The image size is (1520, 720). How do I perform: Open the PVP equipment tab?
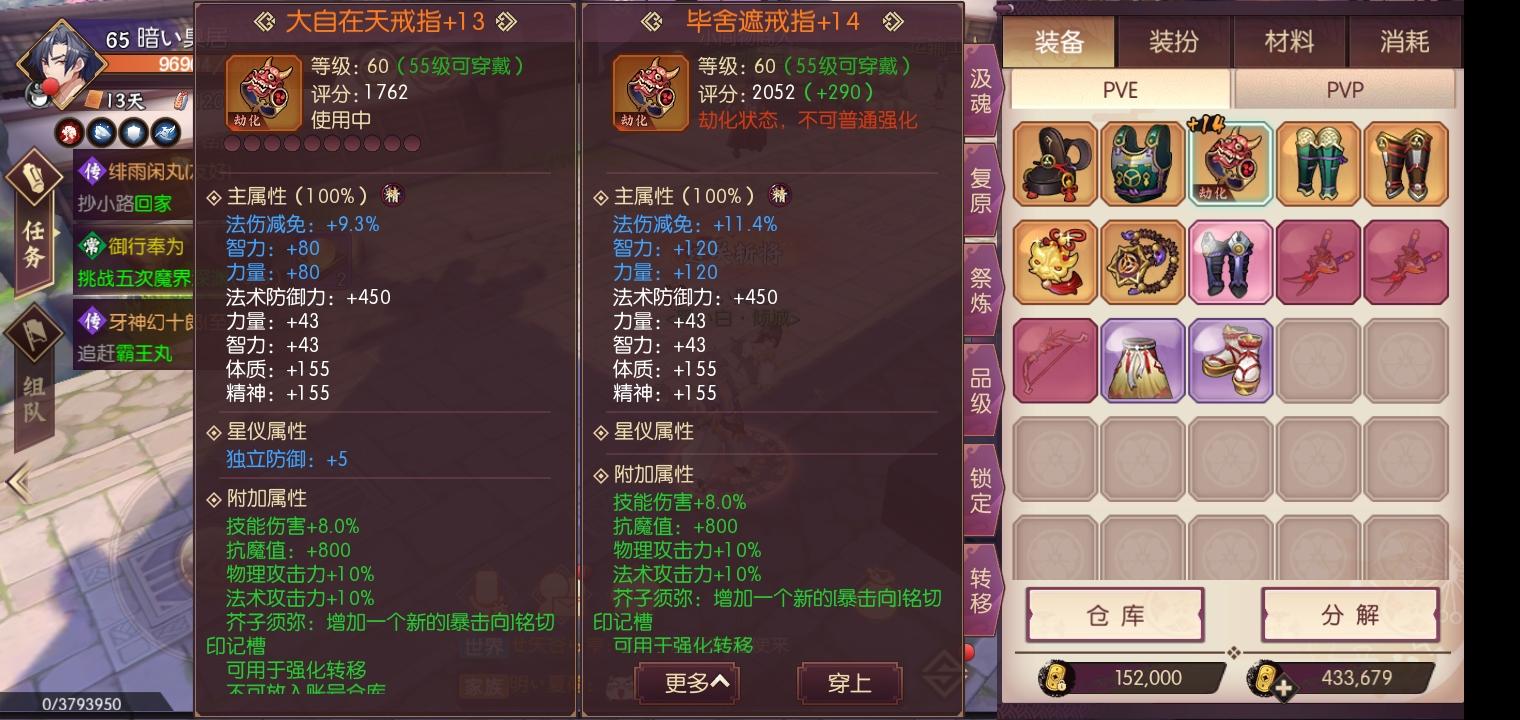coord(1344,90)
